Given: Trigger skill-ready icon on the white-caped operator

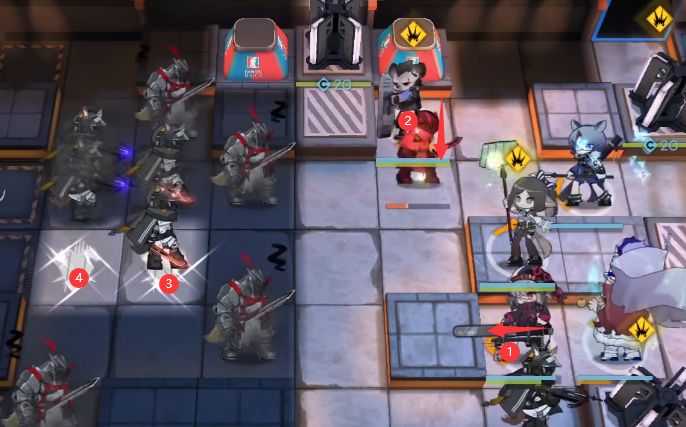Looking at the screenshot, I should click(640, 328).
